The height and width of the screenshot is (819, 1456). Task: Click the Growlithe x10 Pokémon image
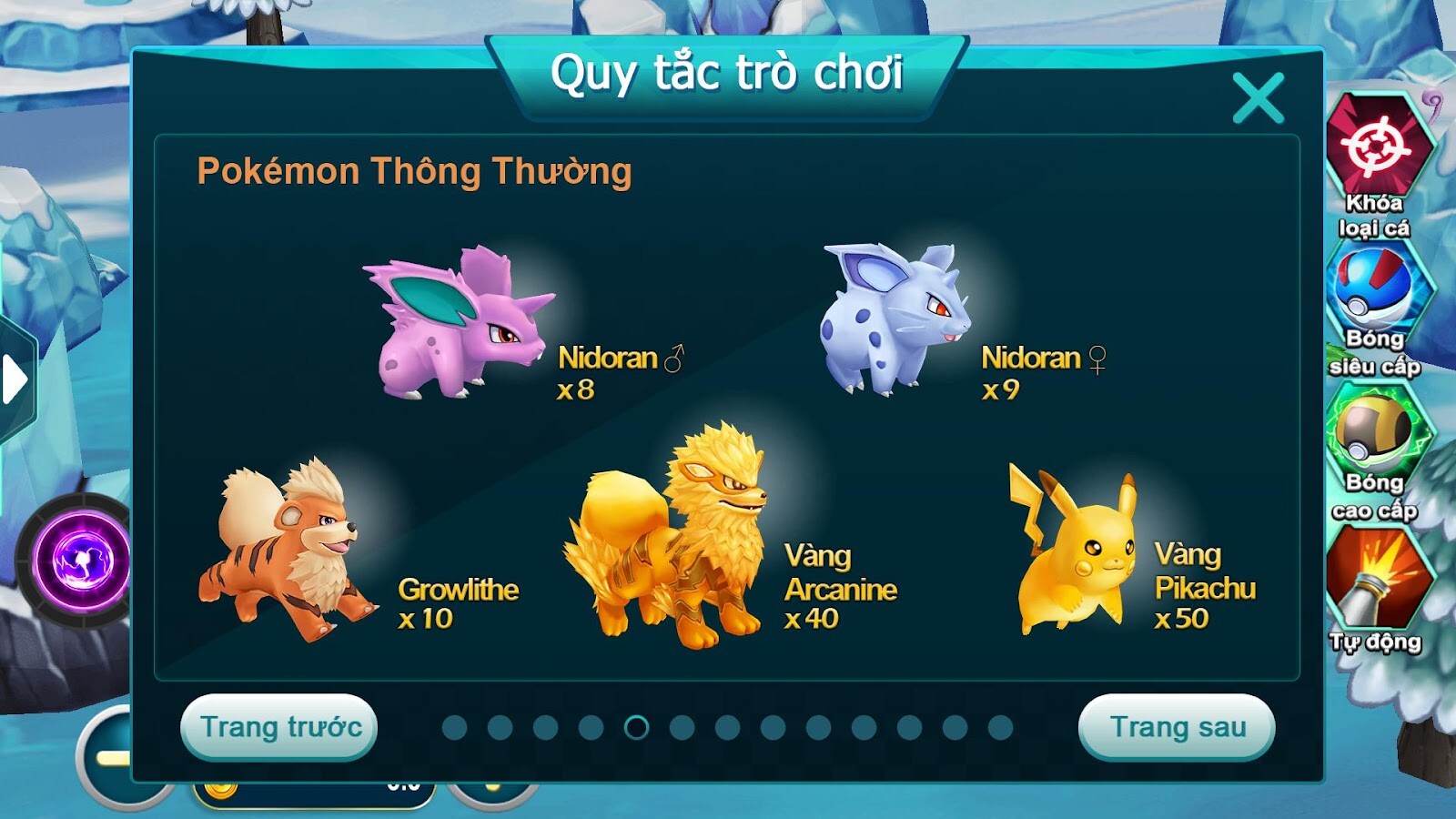(x=282, y=546)
